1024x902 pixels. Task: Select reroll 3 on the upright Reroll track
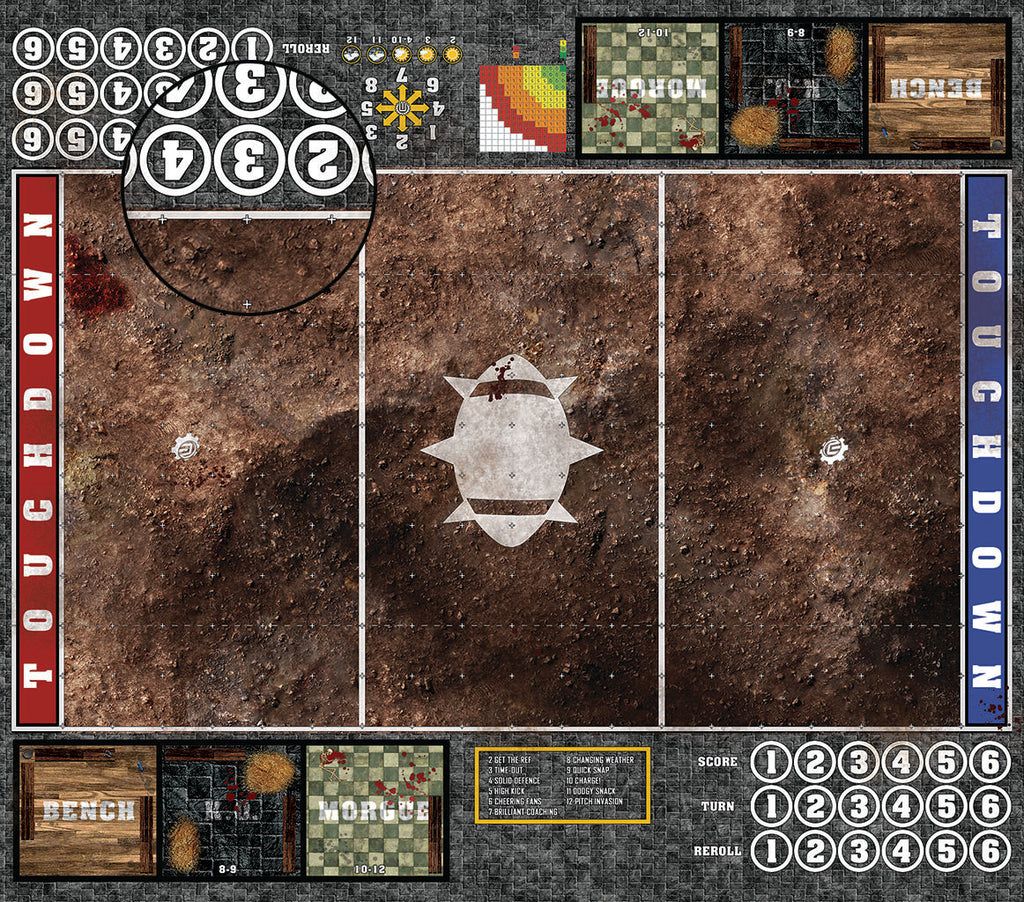tap(859, 850)
